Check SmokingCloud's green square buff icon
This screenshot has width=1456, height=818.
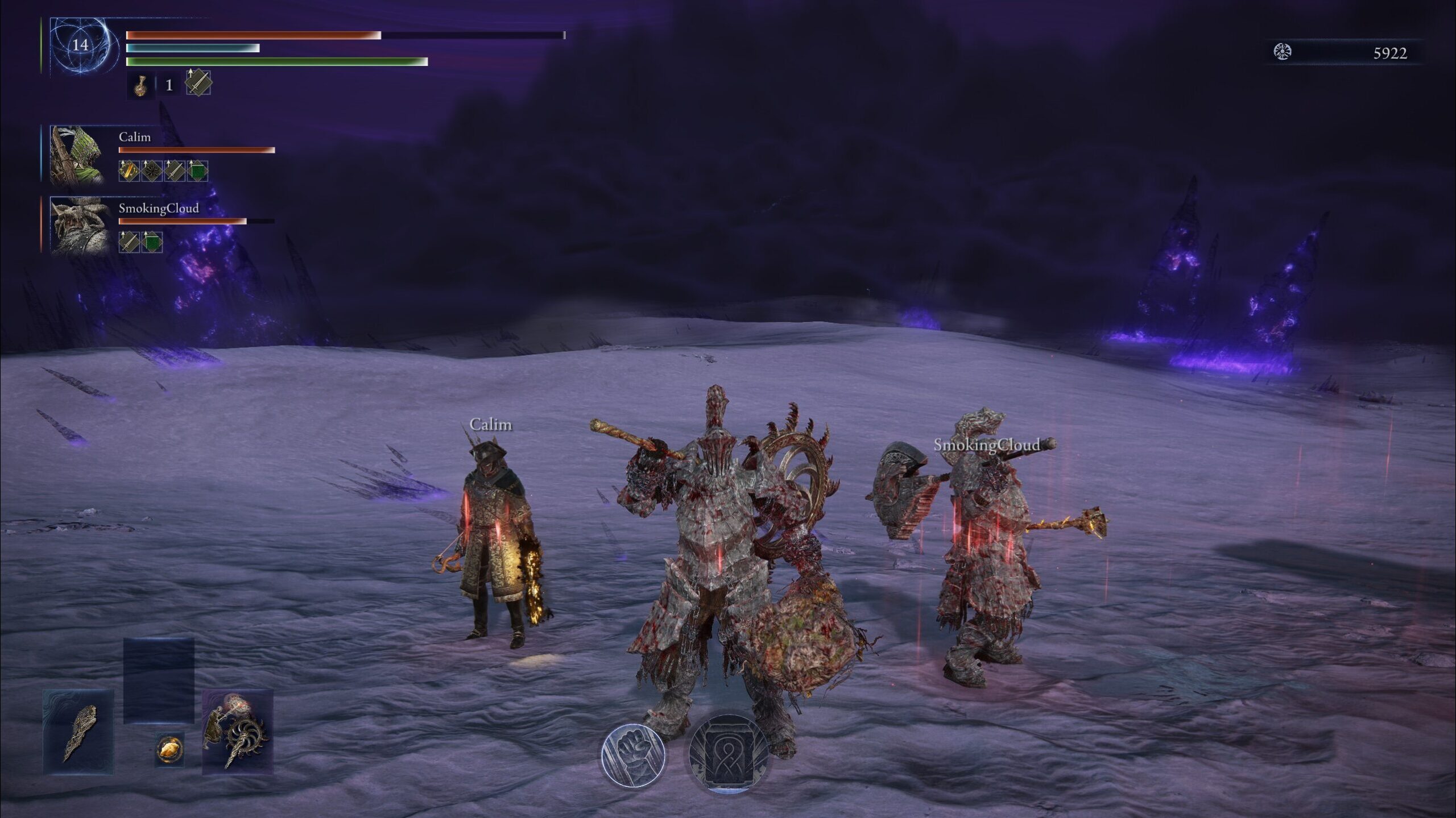pyautogui.click(x=152, y=242)
